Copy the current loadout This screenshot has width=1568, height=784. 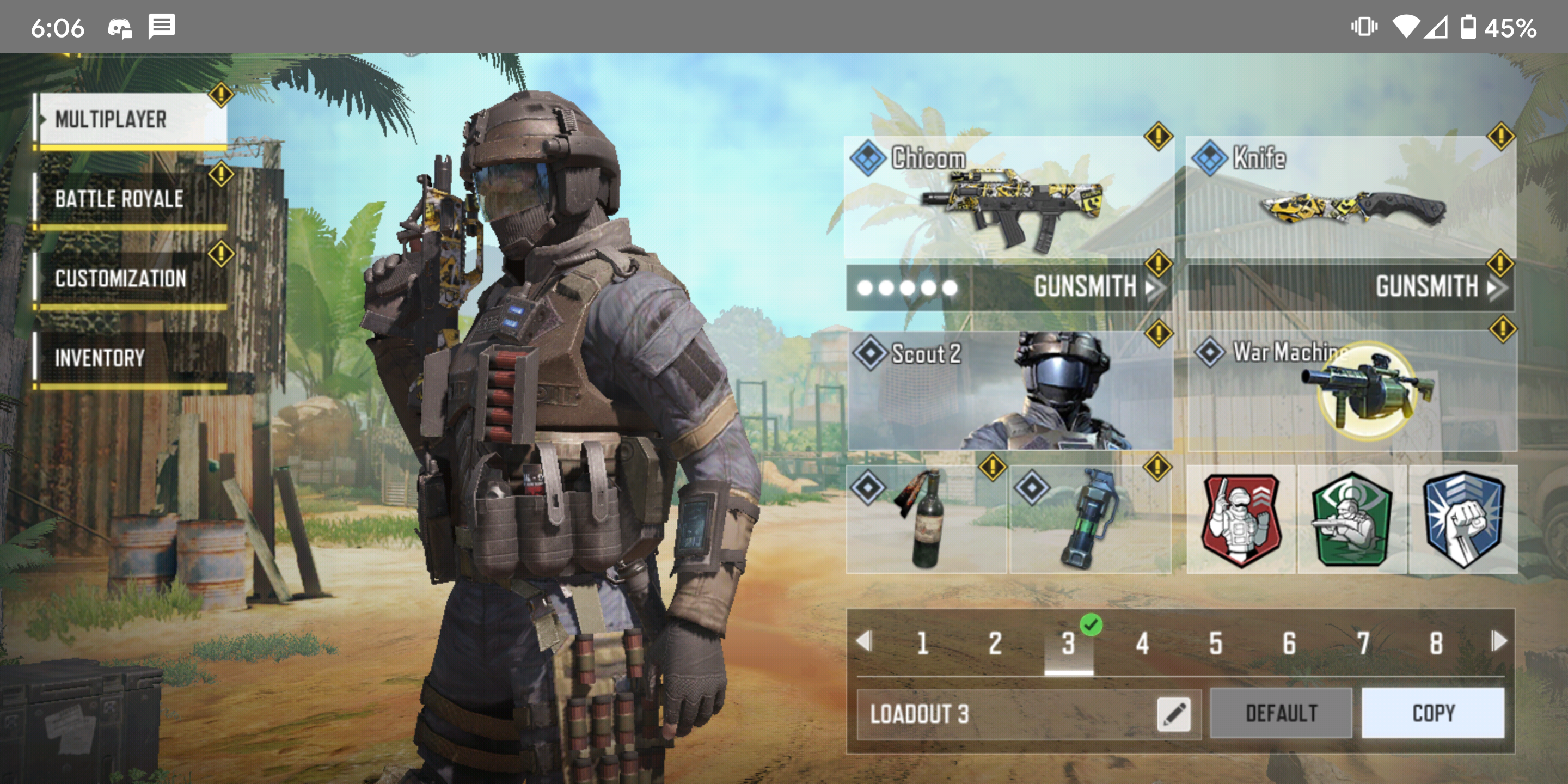[x=1433, y=713]
